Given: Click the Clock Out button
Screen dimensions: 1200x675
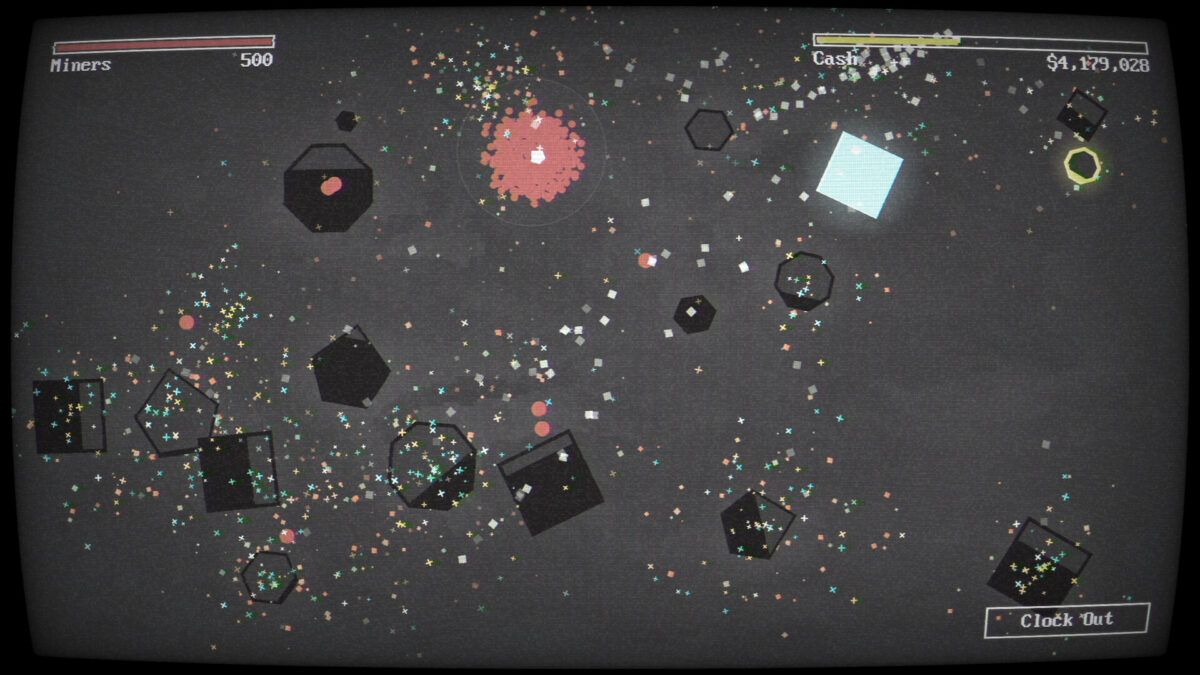Looking at the screenshot, I should pyautogui.click(x=1066, y=621).
